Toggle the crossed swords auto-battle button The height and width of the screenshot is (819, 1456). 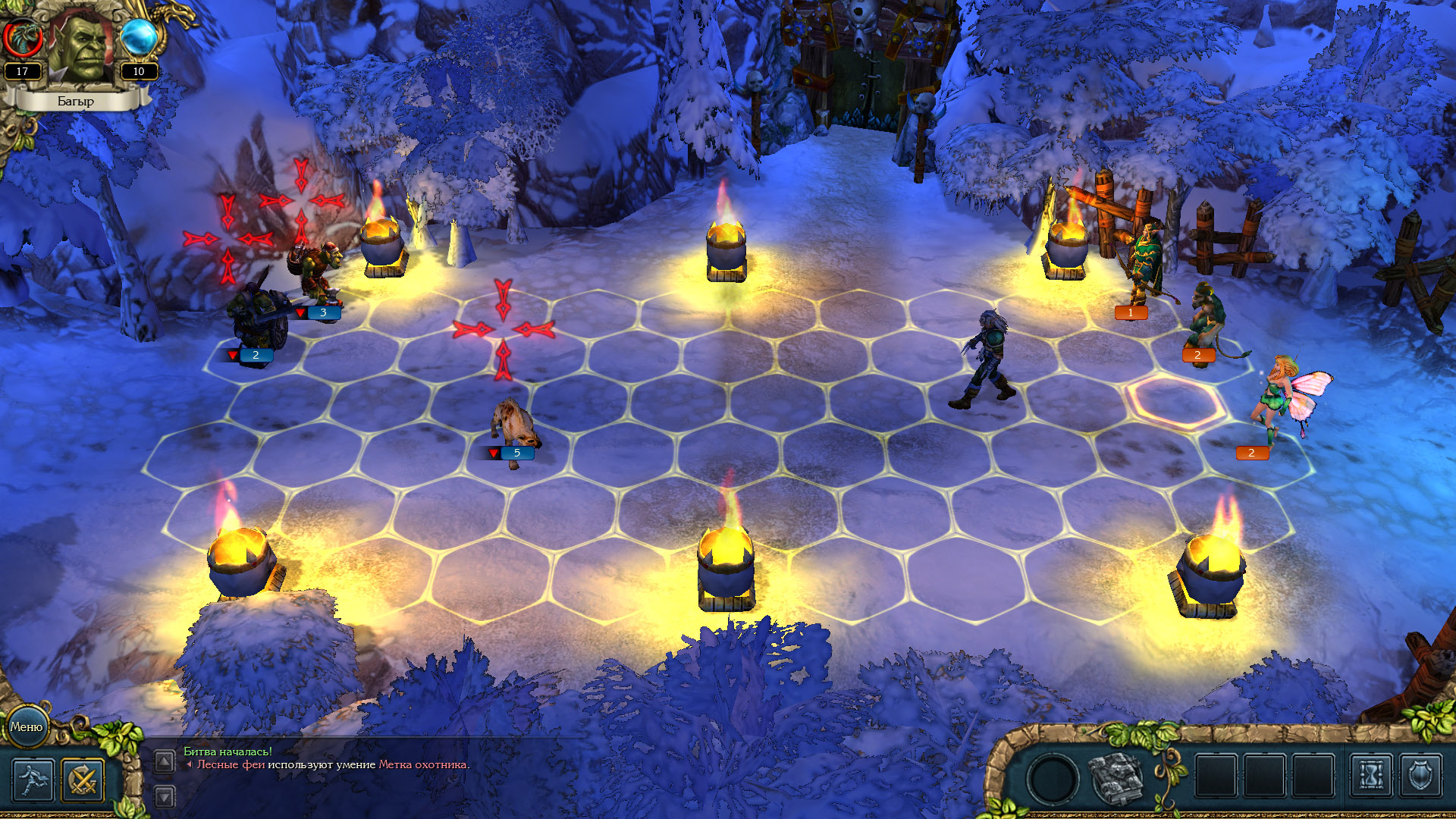pos(83,779)
